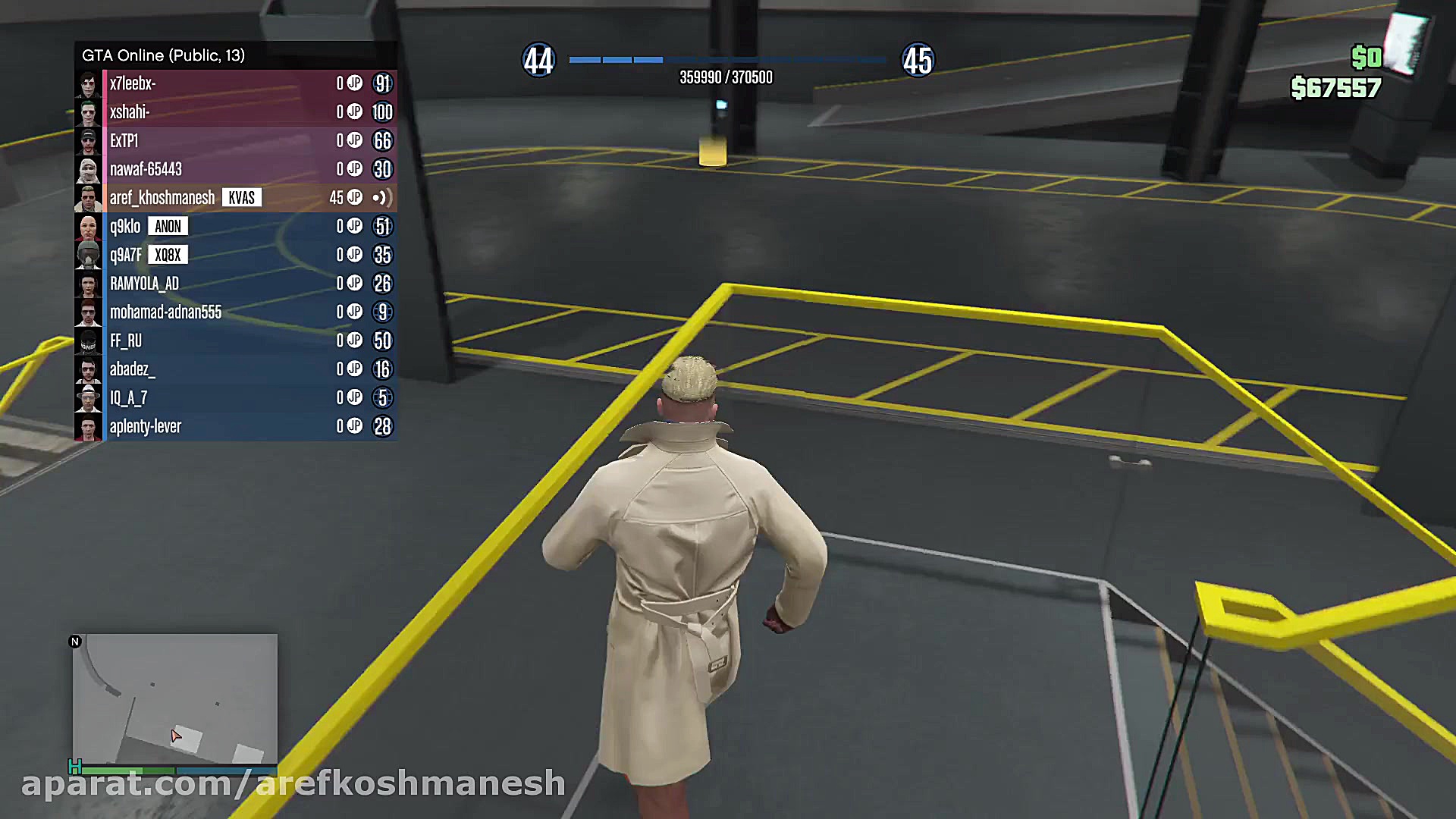Expand the rank 44 level circle
Viewport: 1456px width, 819px height.
(539, 60)
